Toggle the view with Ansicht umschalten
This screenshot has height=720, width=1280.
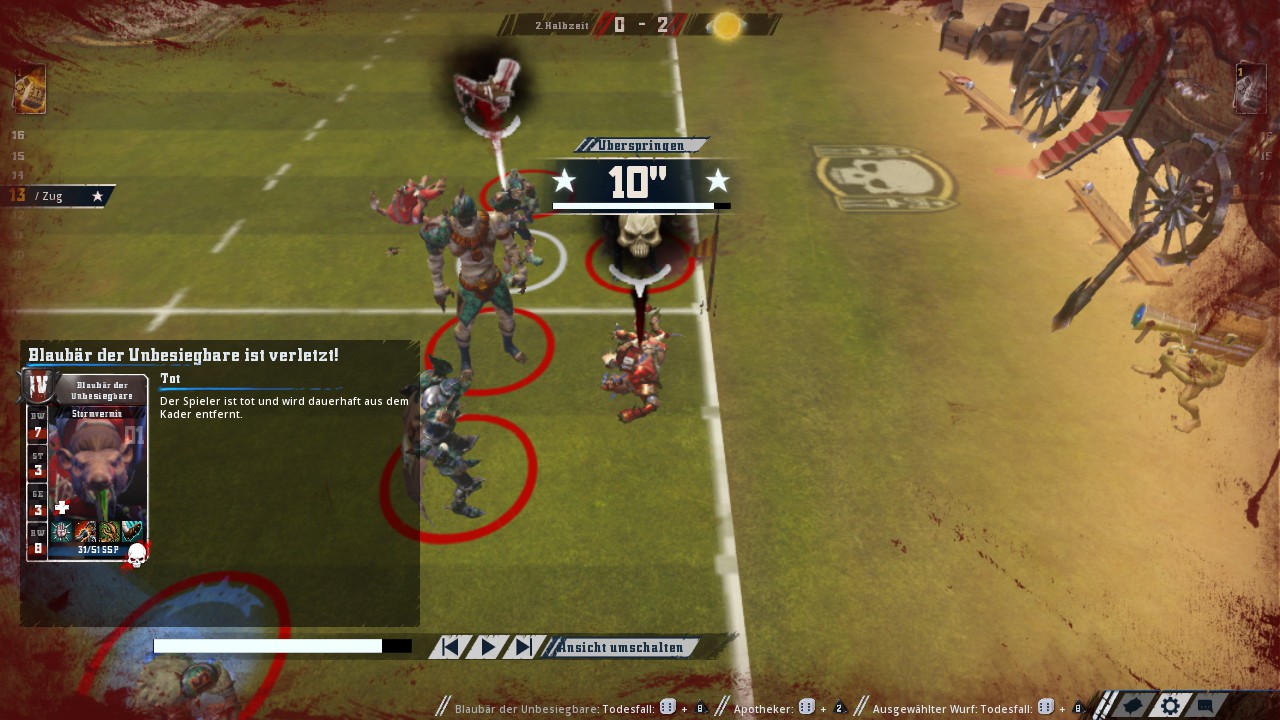621,647
